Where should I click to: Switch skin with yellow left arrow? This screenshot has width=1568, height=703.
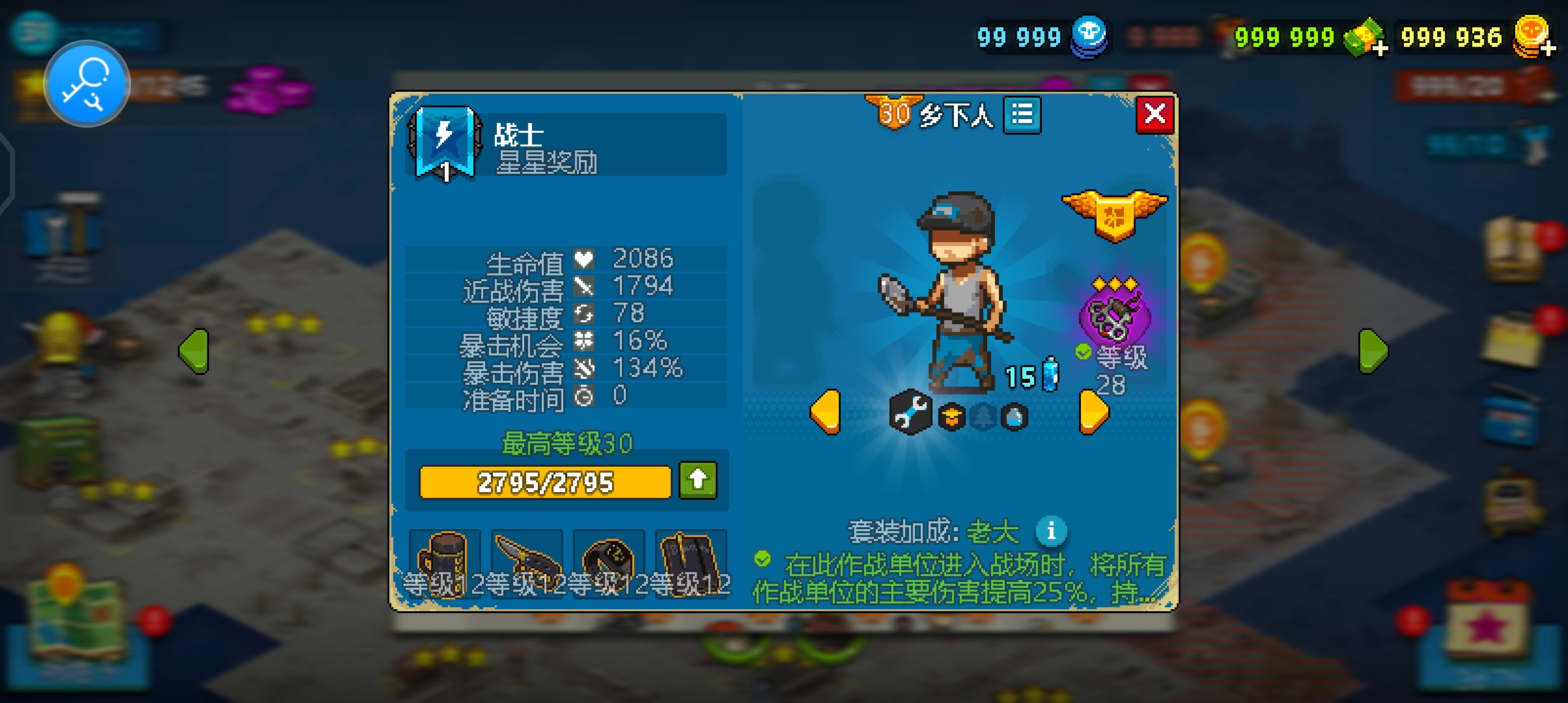(x=826, y=411)
